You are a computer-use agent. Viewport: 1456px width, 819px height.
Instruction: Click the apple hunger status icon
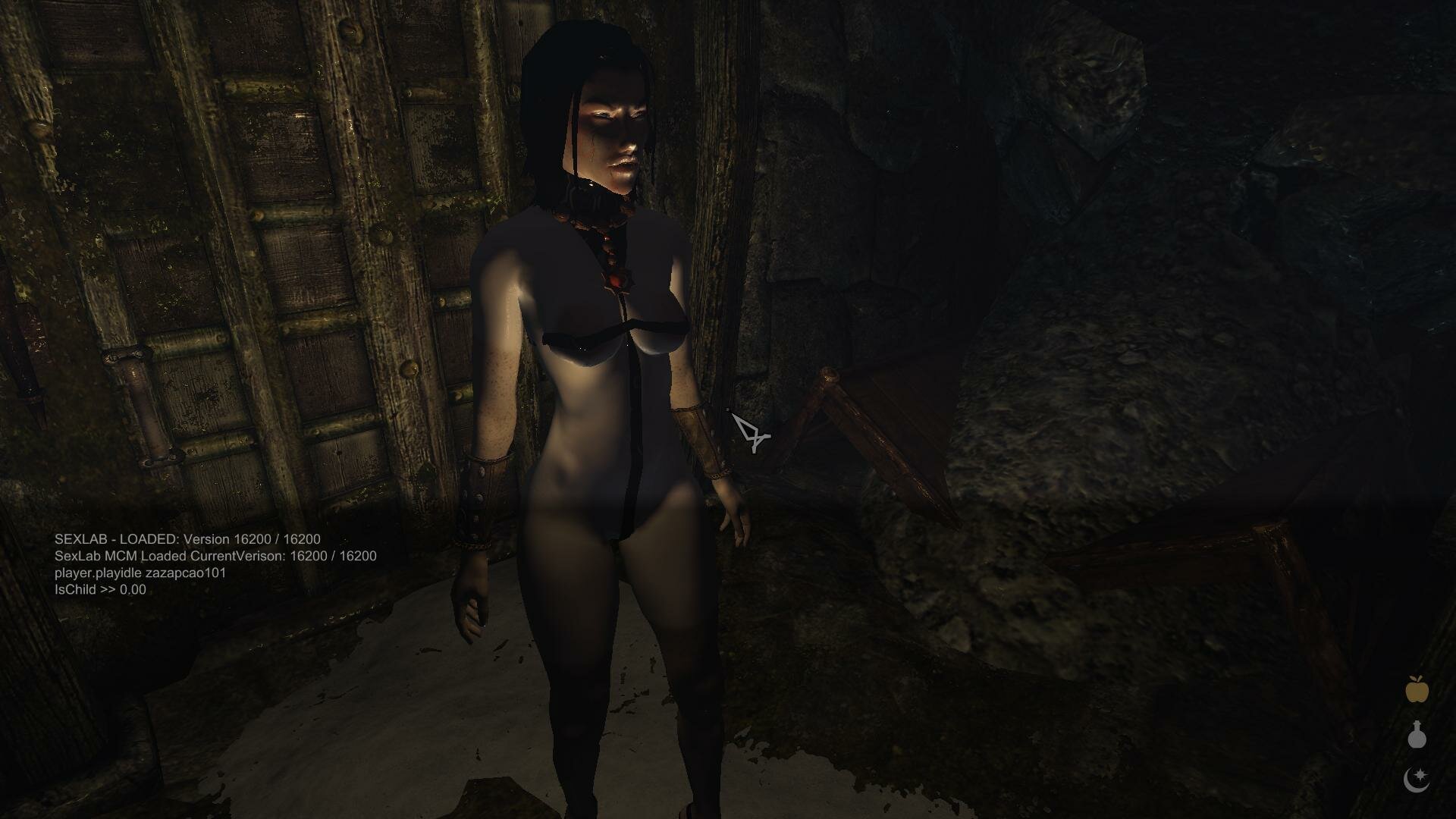pos(1417,689)
